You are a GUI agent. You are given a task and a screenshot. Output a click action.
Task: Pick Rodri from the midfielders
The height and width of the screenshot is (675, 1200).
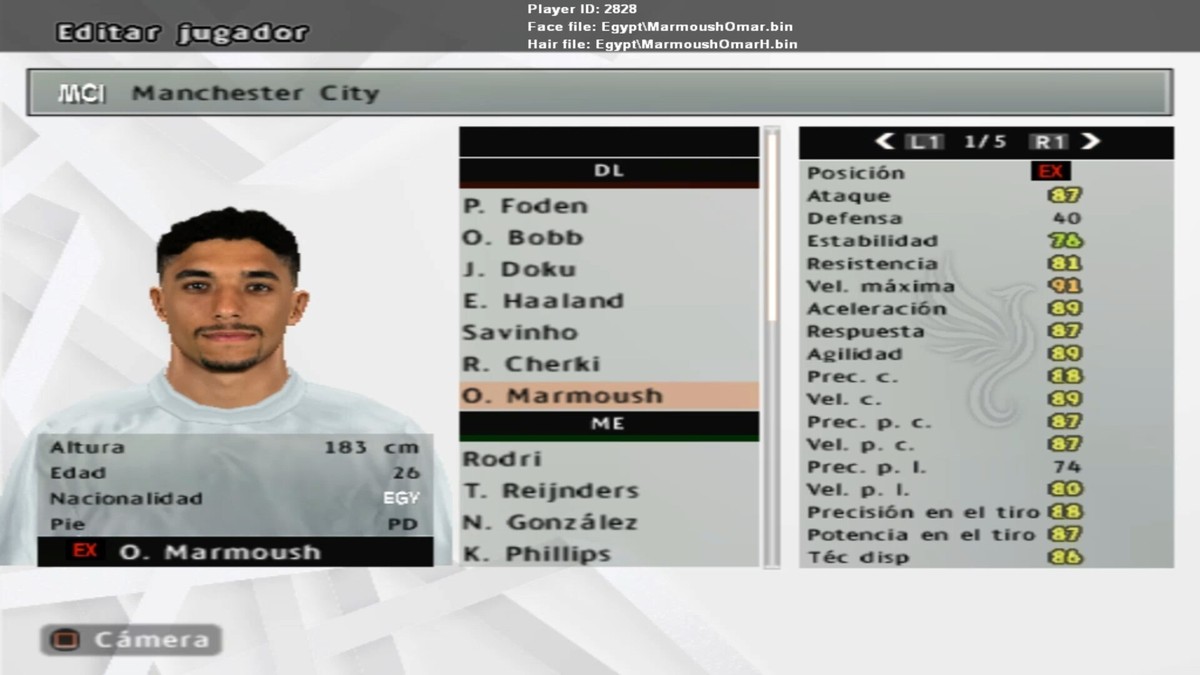tap(608, 459)
